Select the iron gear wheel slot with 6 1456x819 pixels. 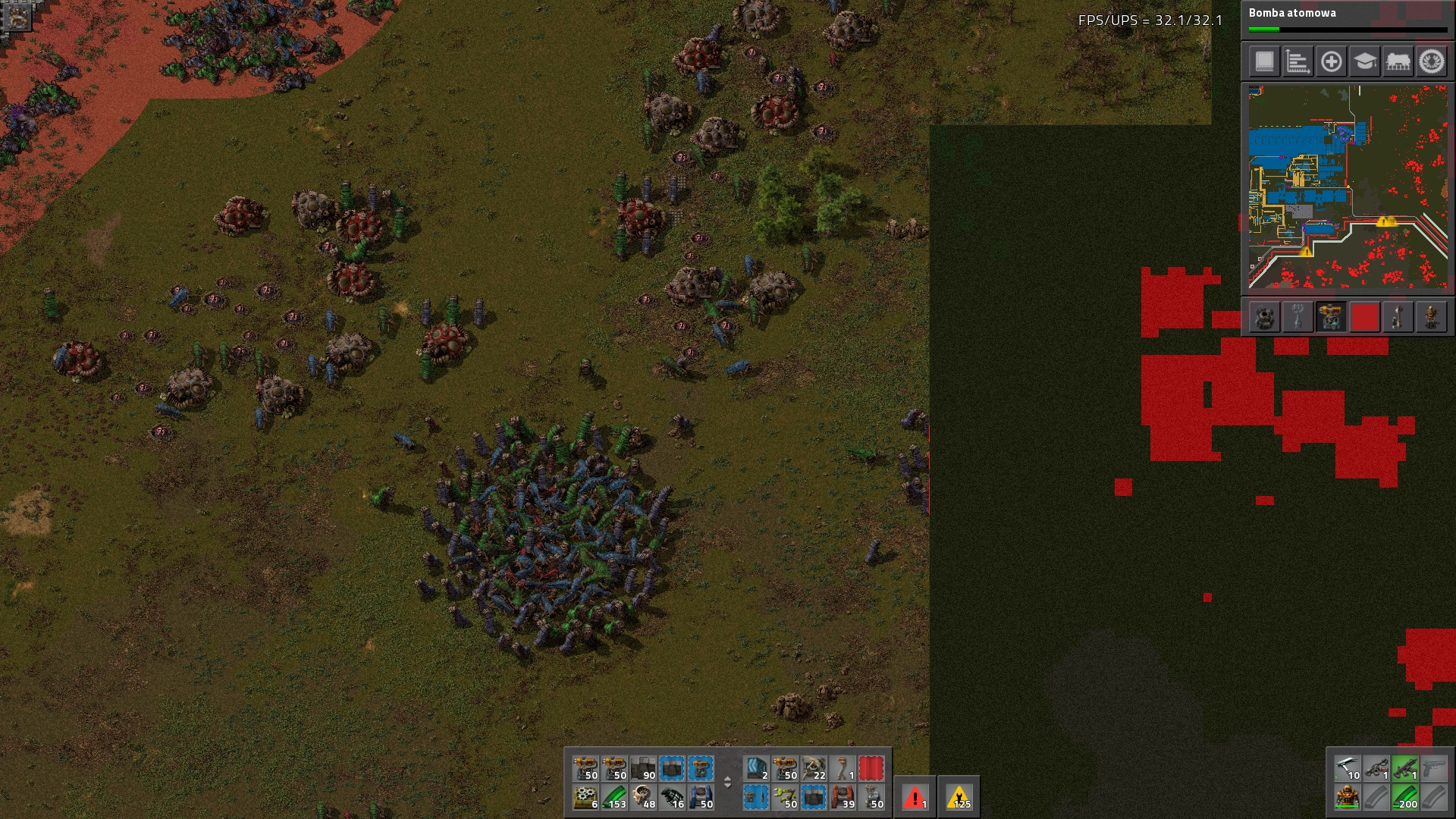point(586,798)
